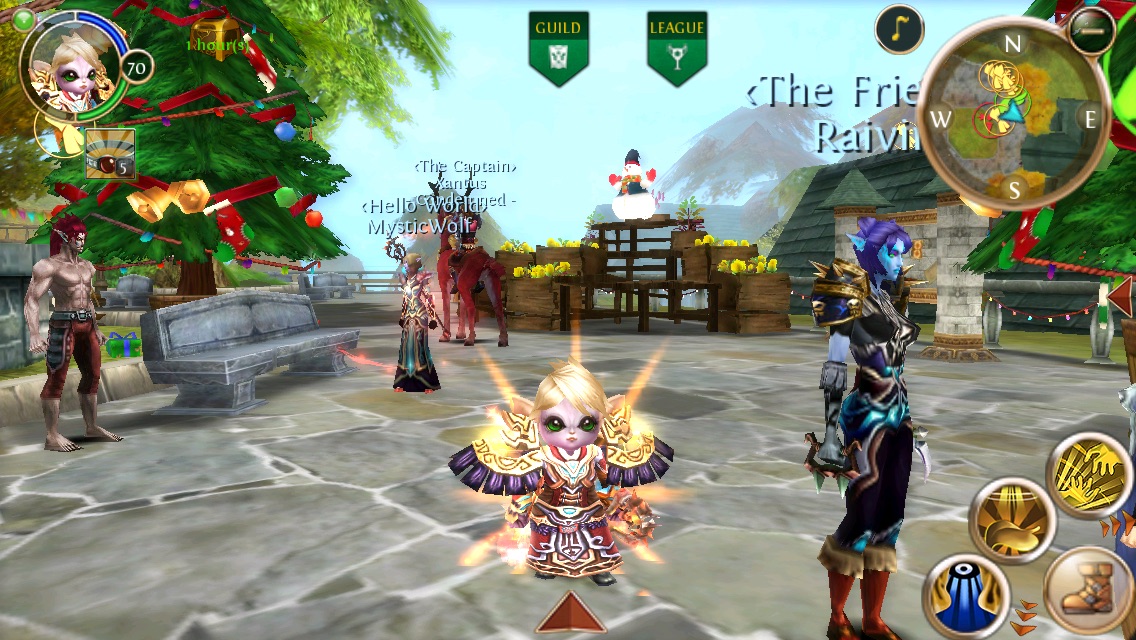Open the compass minimap
The image size is (1136, 640).
coord(1013,118)
